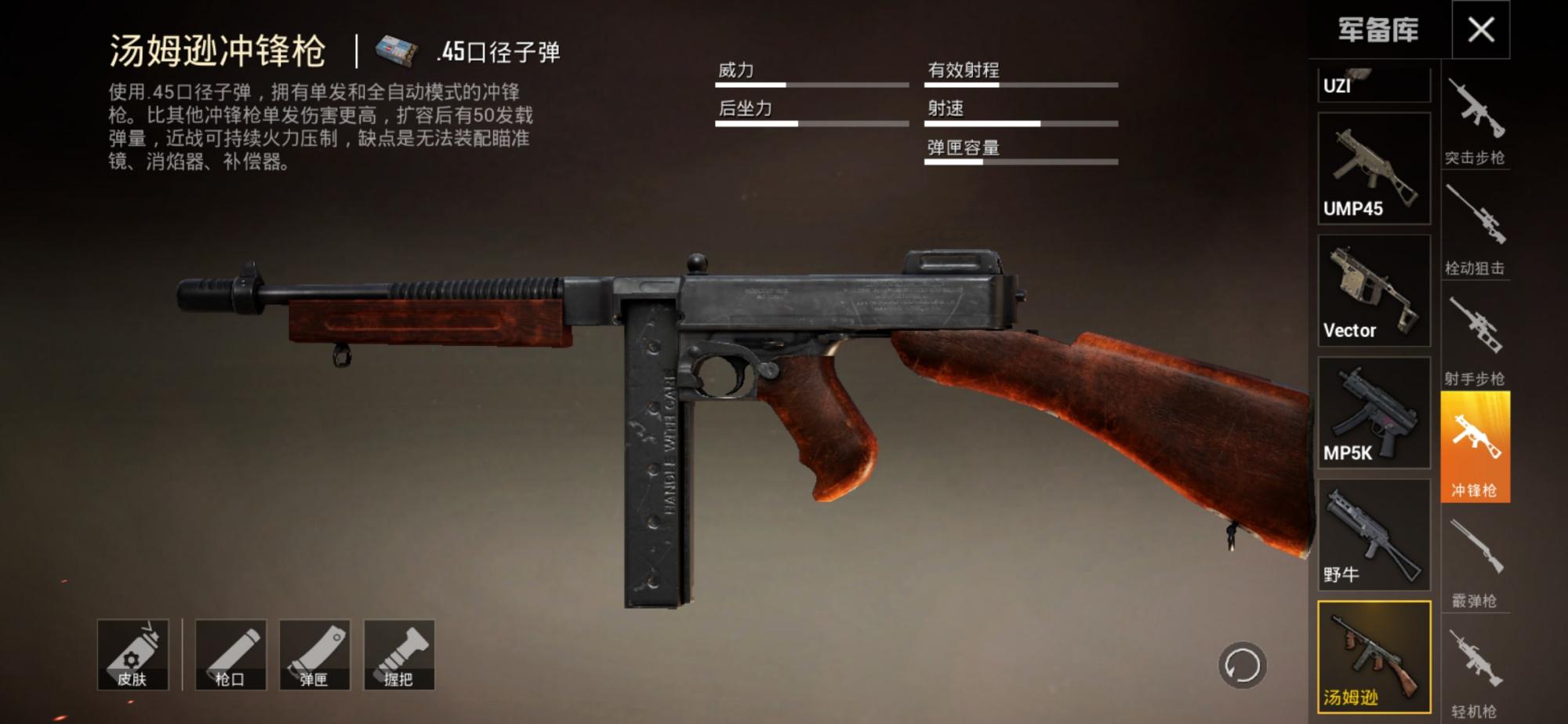Select the submachine gun (冲锋枪) category
Image resolution: width=1568 pixels, height=724 pixels.
point(1475,447)
